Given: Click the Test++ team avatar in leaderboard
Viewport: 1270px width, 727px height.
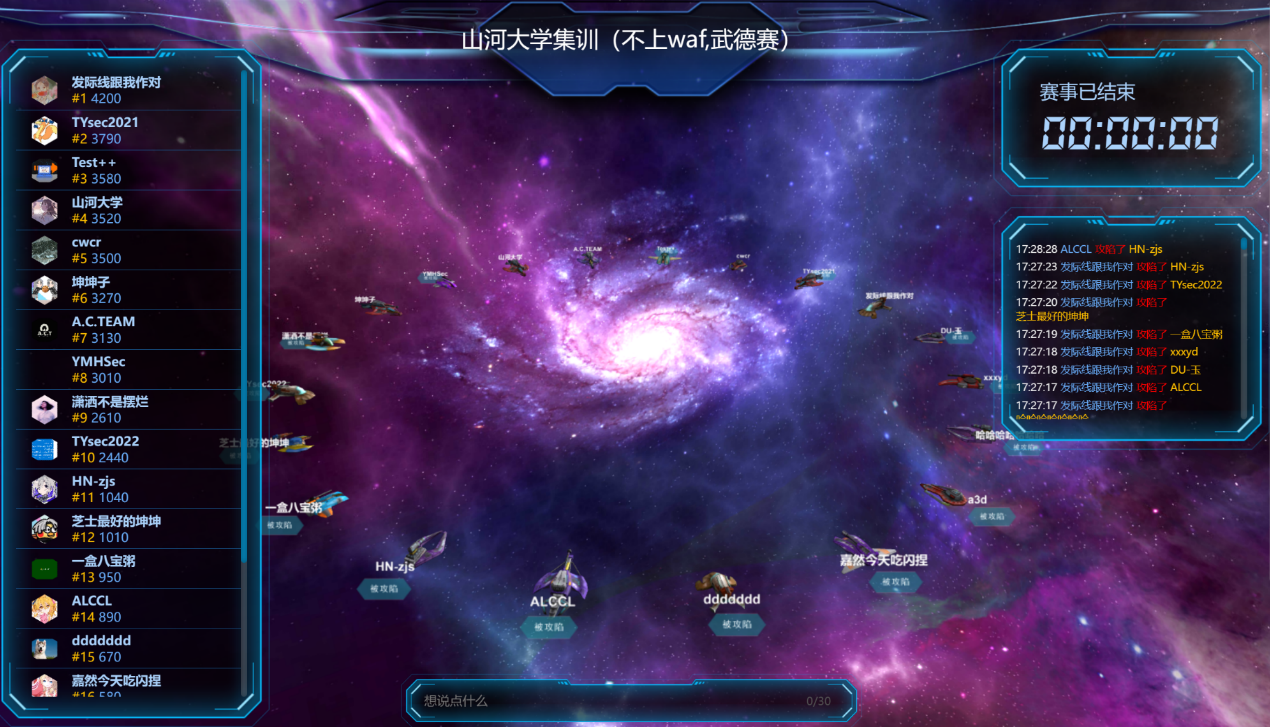Looking at the screenshot, I should [44, 171].
